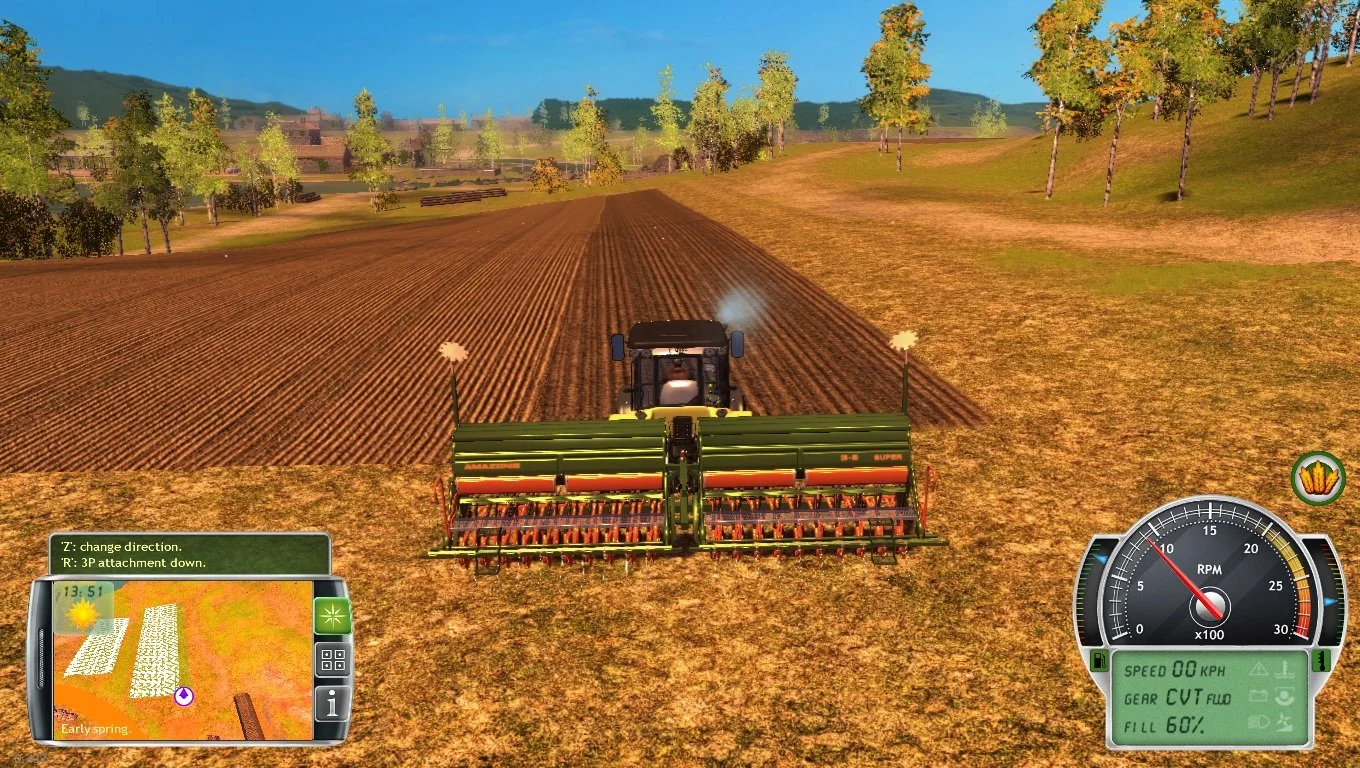Click the FILL 60% readout on the display
Image resolution: width=1360 pixels, height=768 pixels.
pyautogui.click(x=1166, y=725)
